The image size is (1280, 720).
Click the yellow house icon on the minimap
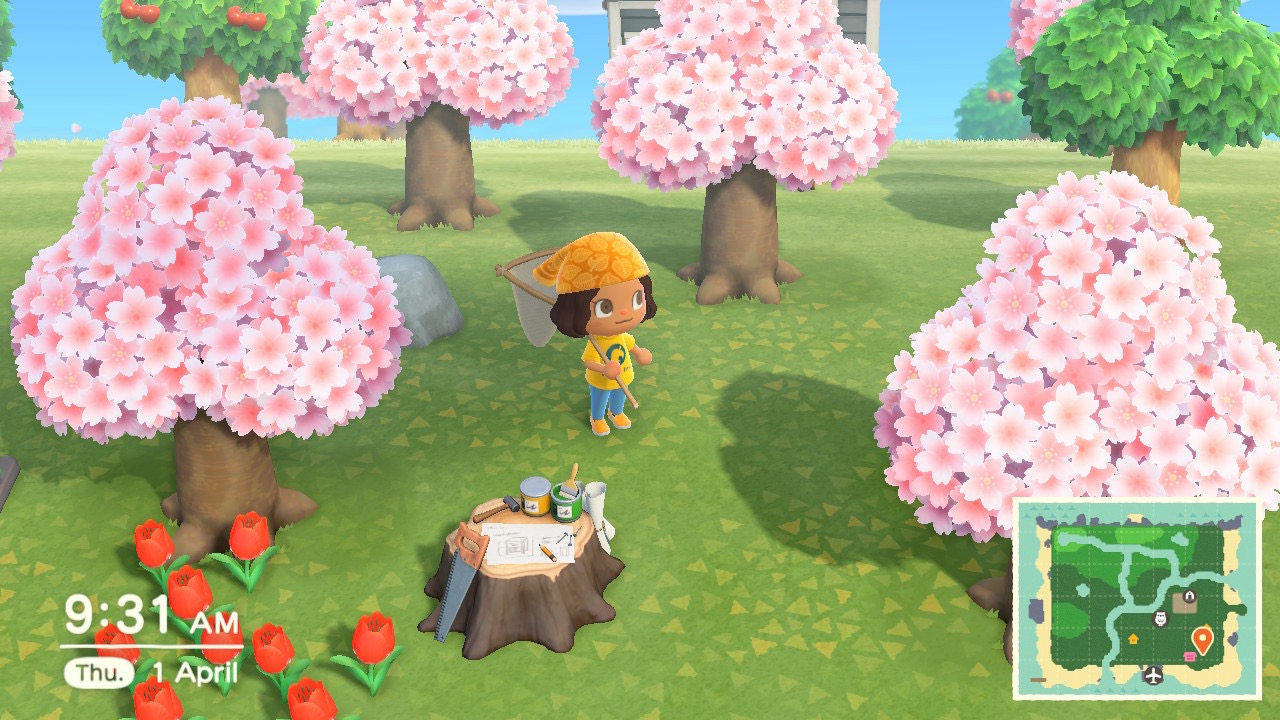coord(1133,637)
